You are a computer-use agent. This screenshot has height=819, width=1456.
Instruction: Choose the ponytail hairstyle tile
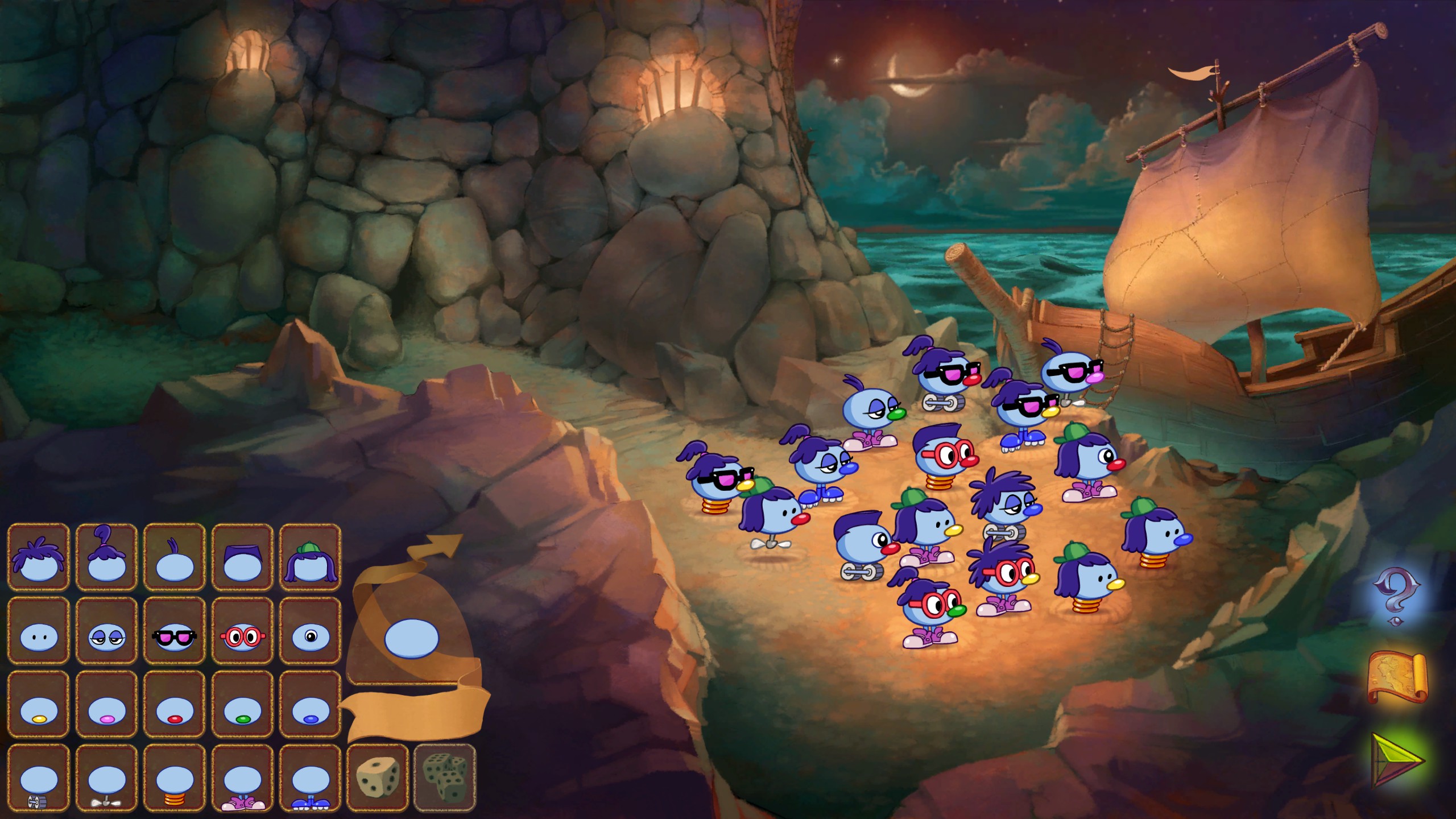pyautogui.click(x=106, y=557)
